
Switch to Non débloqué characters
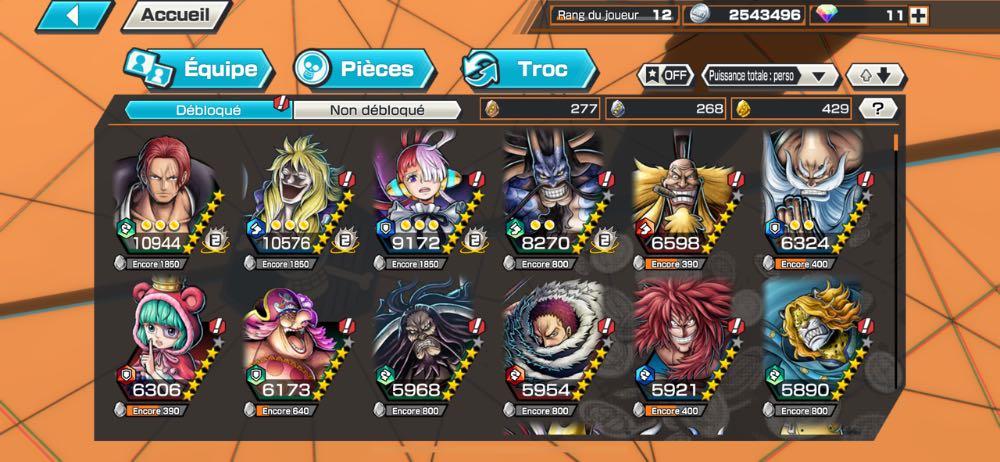pyautogui.click(x=377, y=110)
